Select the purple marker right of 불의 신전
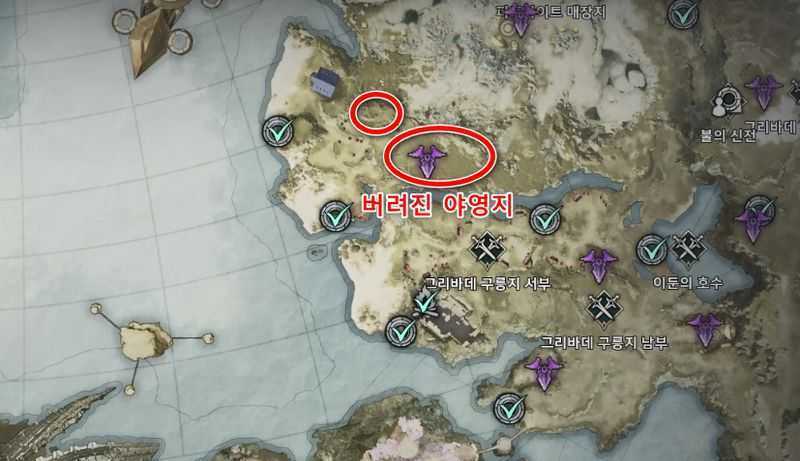 point(765,94)
